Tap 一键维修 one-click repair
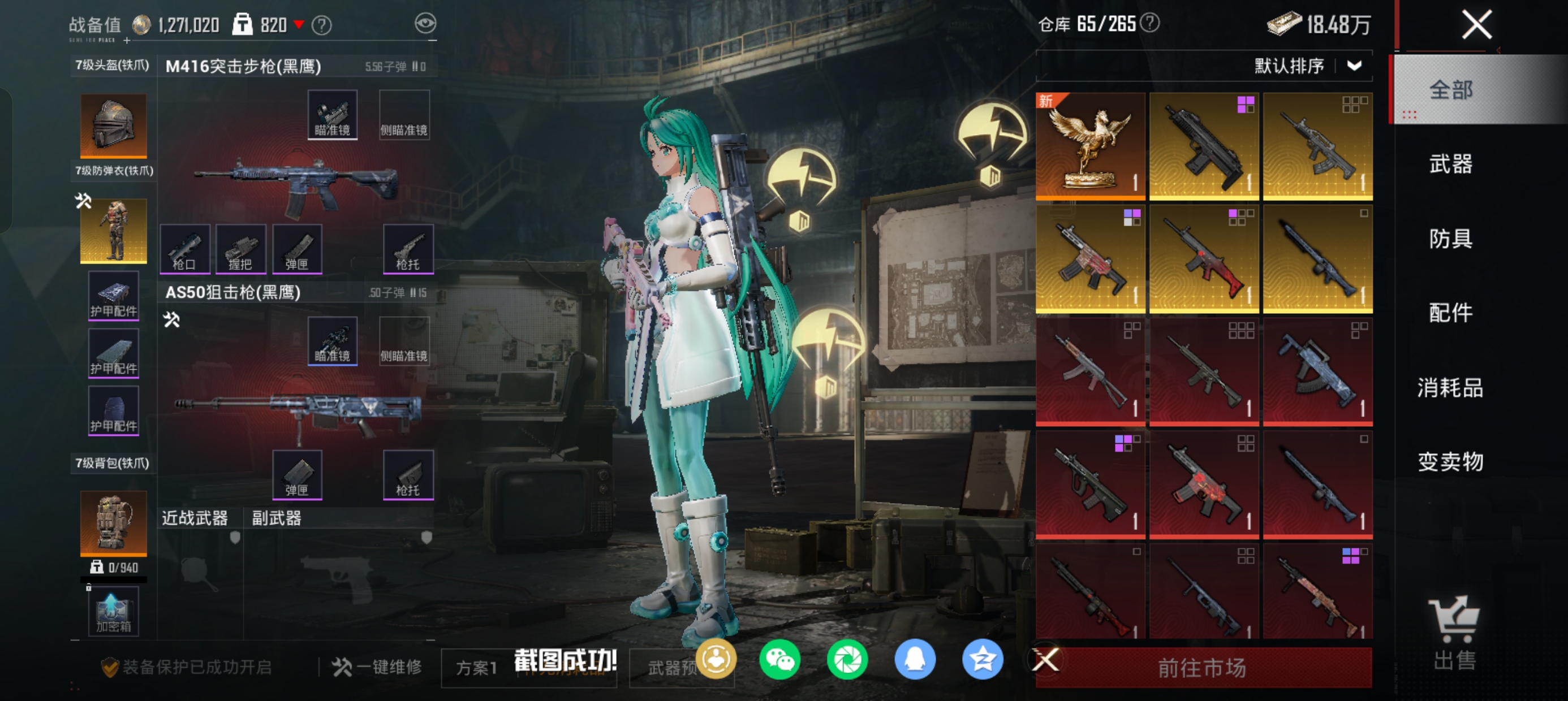This screenshot has height=701, width=1568. pyautogui.click(x=377, y=667)
